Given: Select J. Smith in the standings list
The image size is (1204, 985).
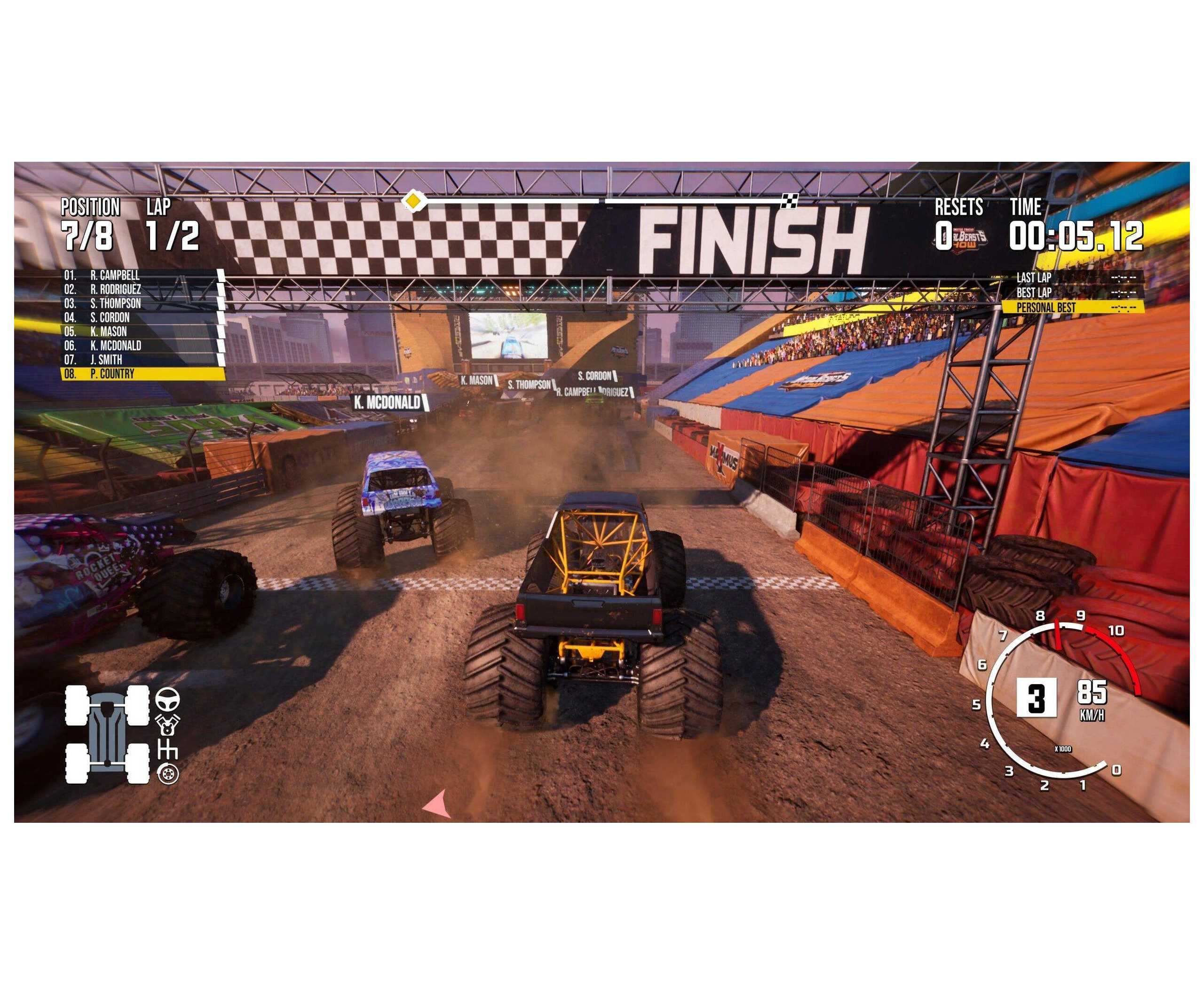Looking at the screenshot, I should 142,360.
